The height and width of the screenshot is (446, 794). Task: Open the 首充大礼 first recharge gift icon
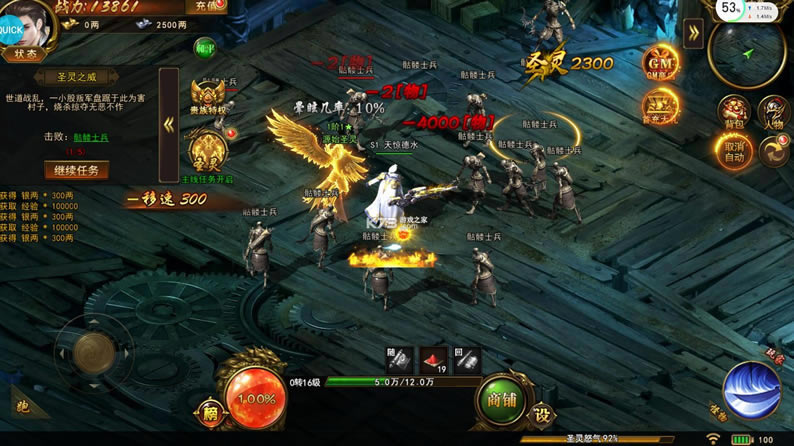pos(660,107)
